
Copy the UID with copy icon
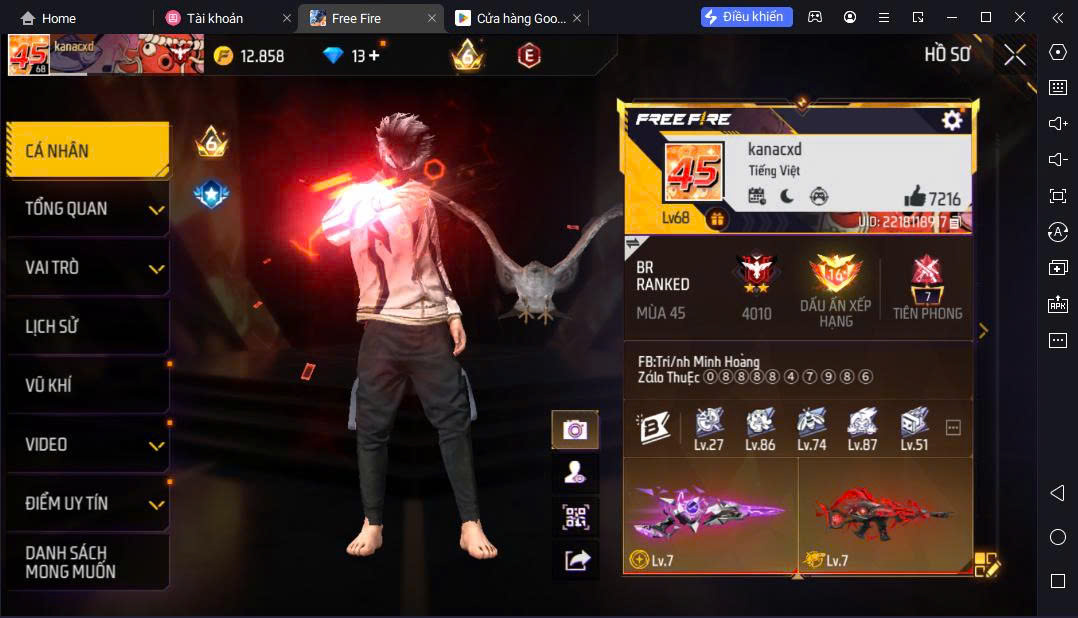956,221
